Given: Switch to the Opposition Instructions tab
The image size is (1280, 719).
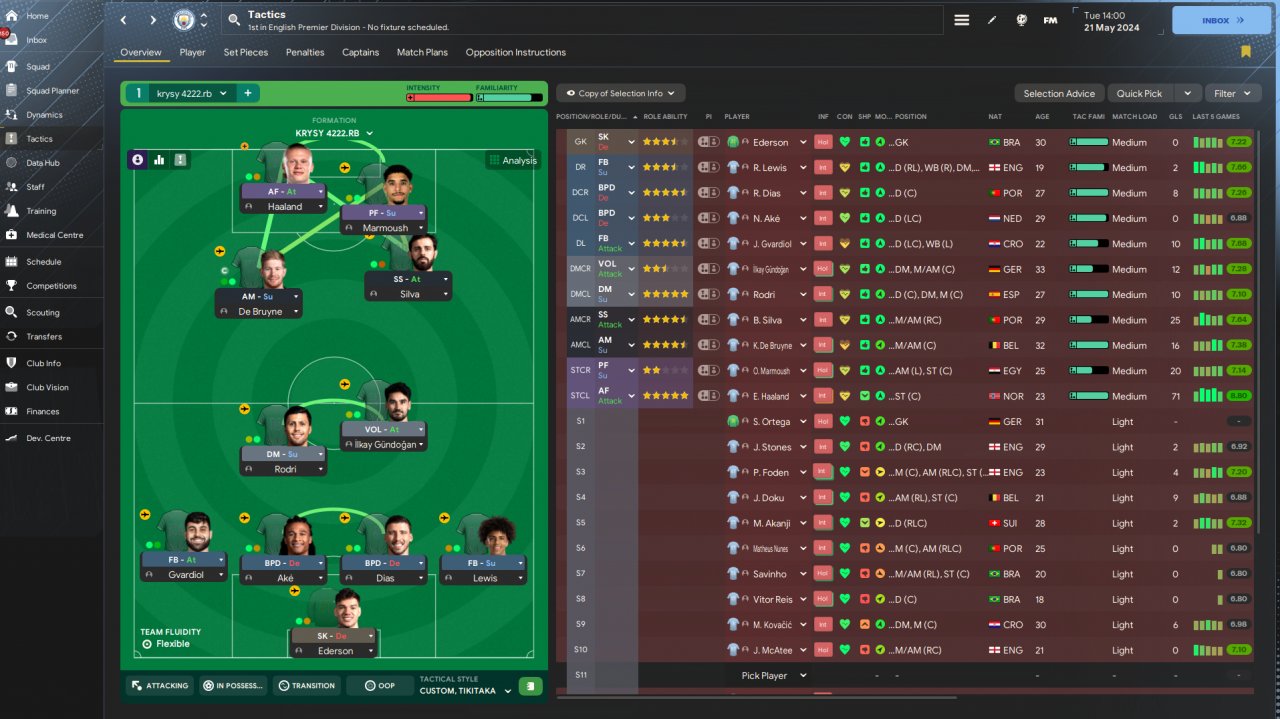Looking at the screenshot, I should coord(515,52).
